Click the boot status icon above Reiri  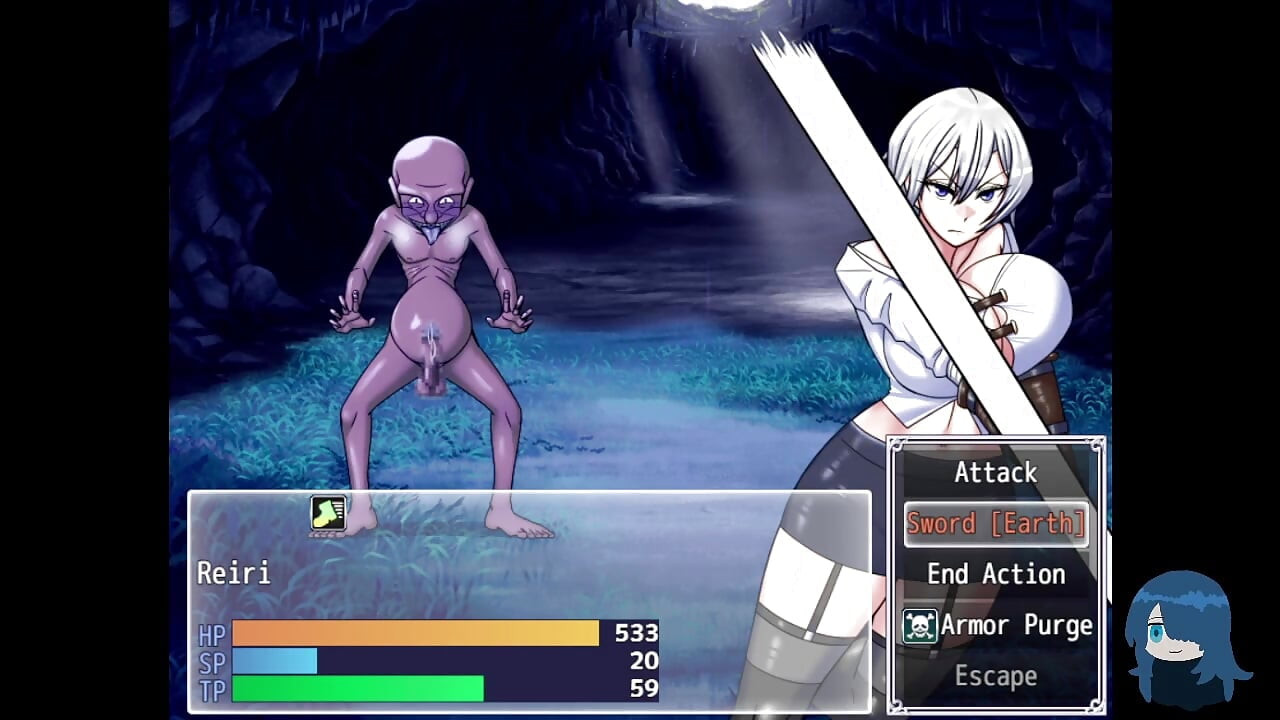tap(328, 513)
